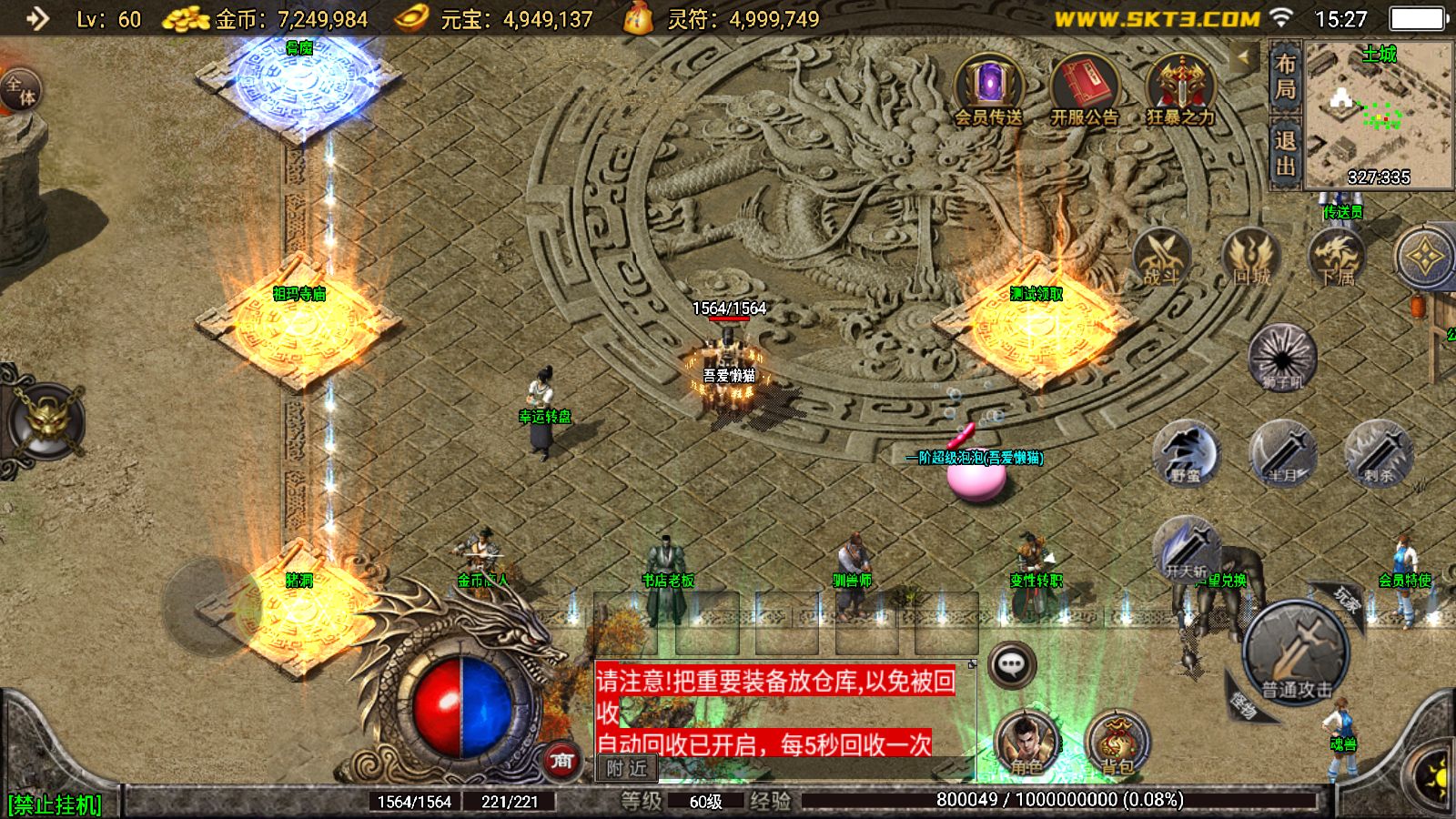The width and height of the screenshot is (1456, 819).
Task: Open the 下属 subordinates icon
Action: pyautogui.click(x=1336, y=258)
